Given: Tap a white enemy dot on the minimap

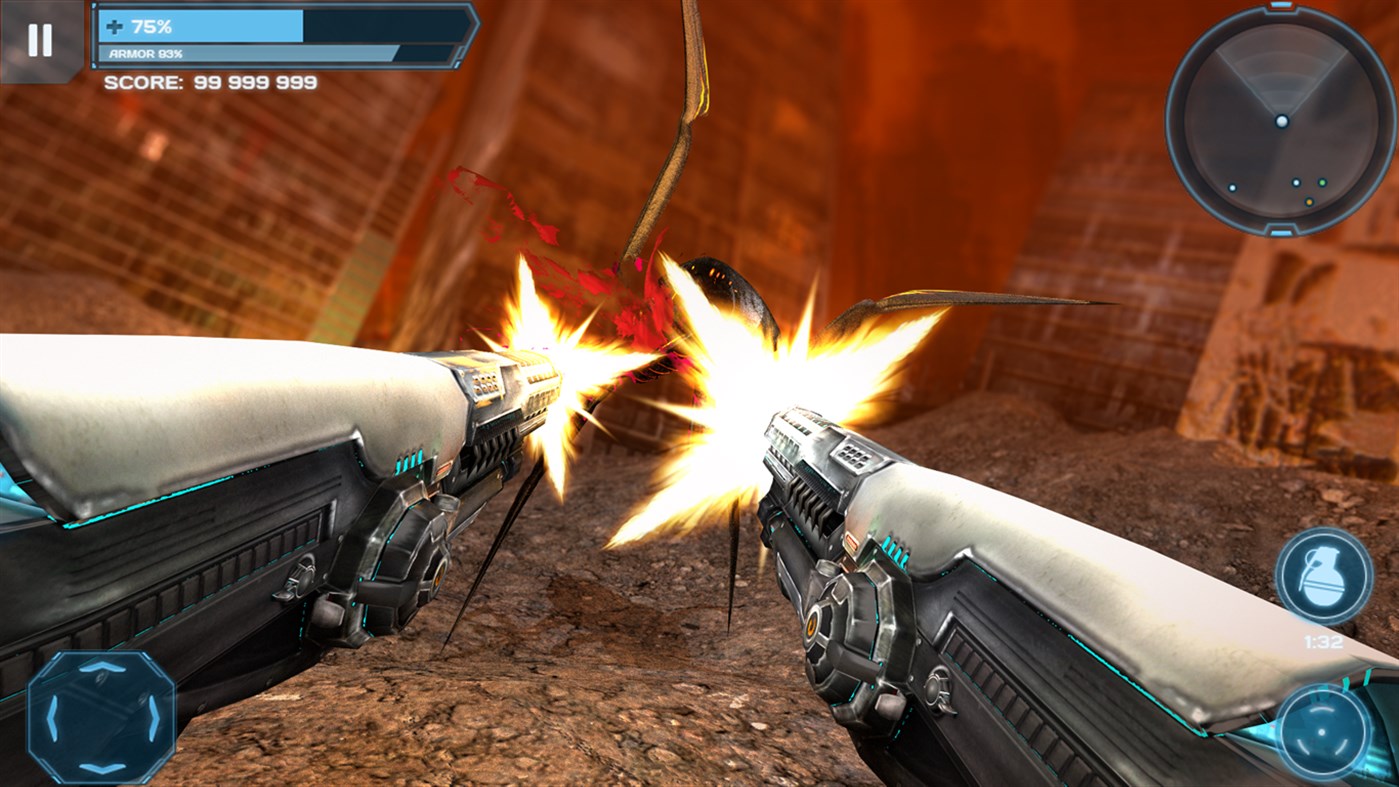Looking at the screenshot, I should 1233,187.
